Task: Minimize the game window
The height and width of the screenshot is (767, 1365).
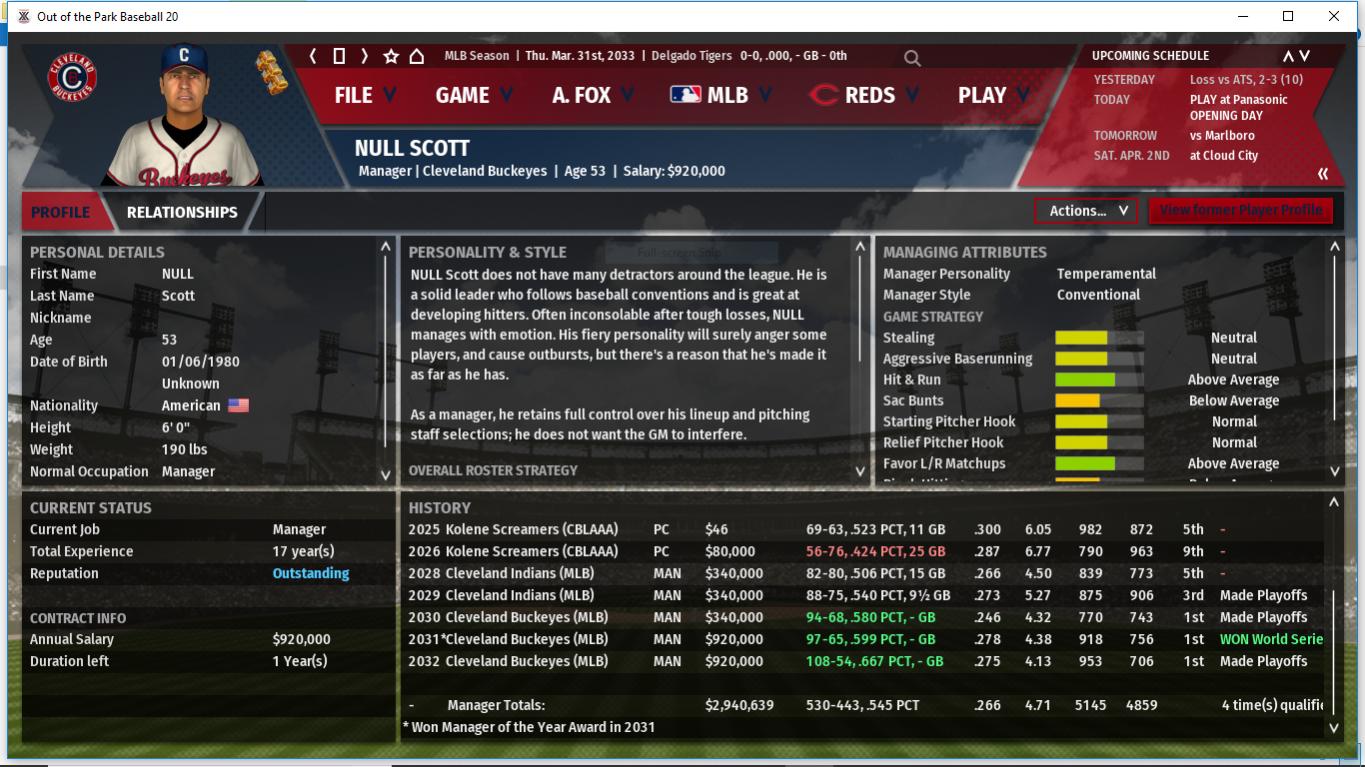Action: click(x=1243, y=16)
